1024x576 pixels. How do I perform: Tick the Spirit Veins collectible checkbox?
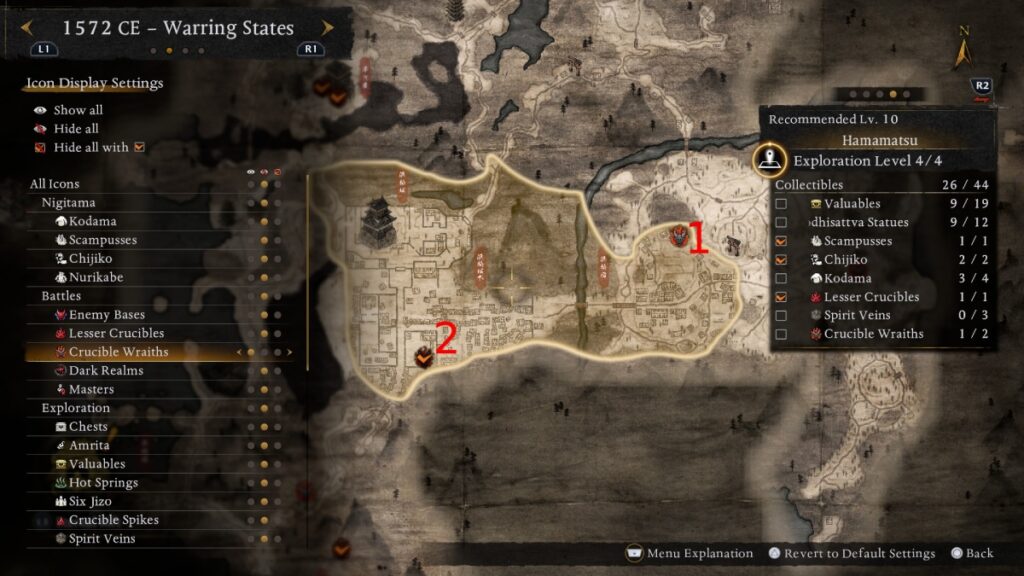click(x=781, y=315)
